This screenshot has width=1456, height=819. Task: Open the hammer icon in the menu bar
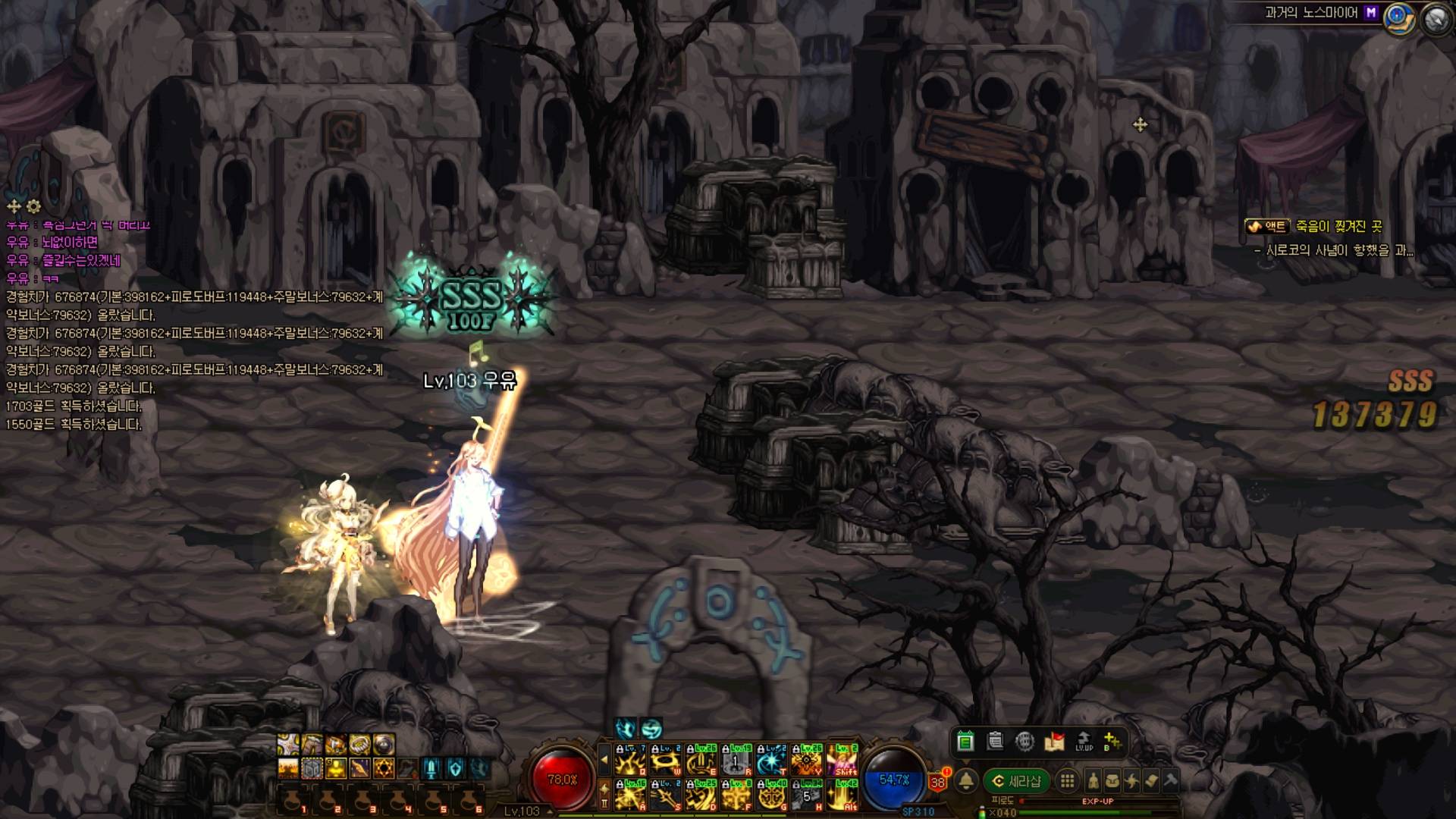(1170, 781)
